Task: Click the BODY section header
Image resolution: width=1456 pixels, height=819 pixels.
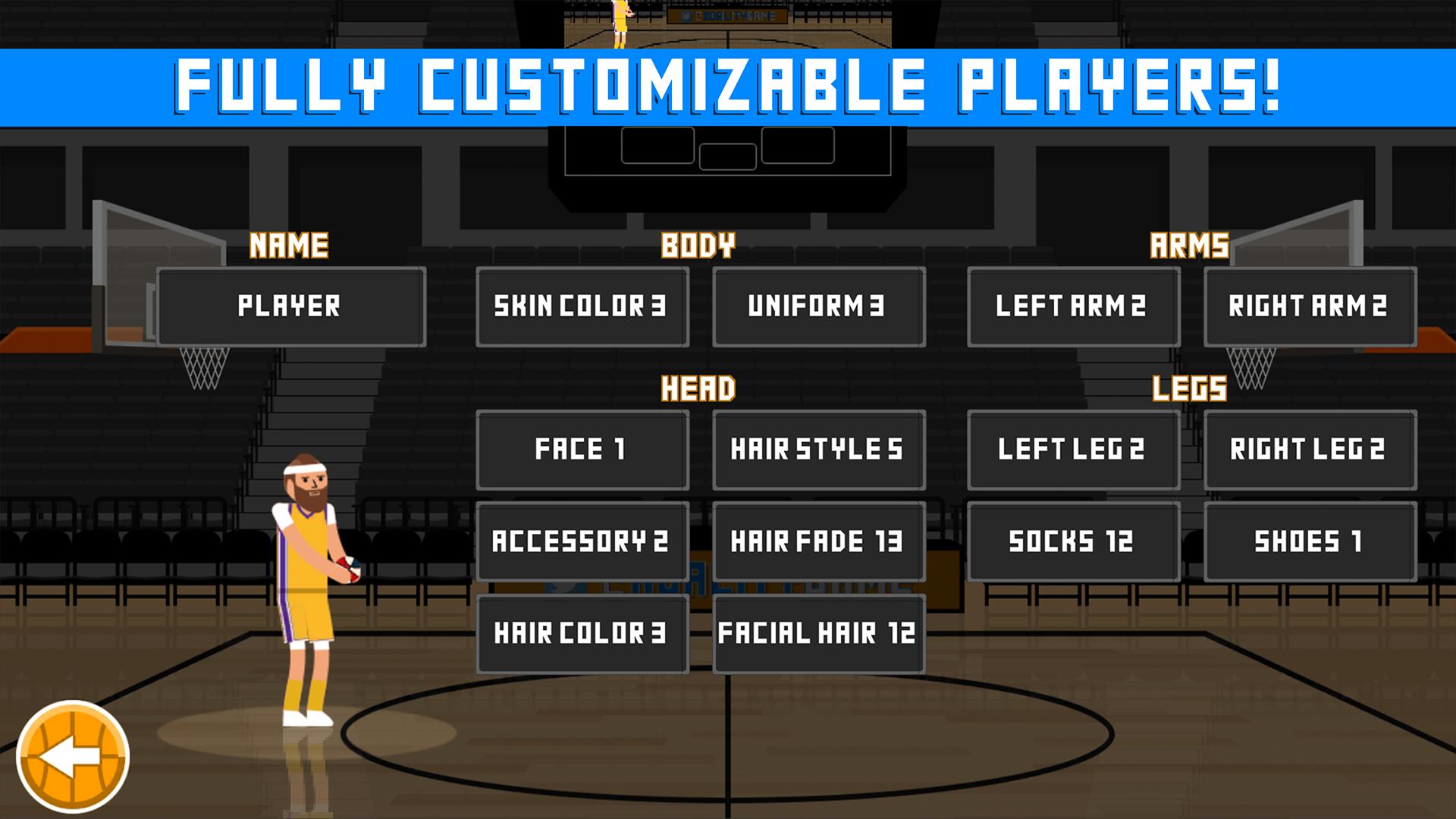Action: coord(698,244)
